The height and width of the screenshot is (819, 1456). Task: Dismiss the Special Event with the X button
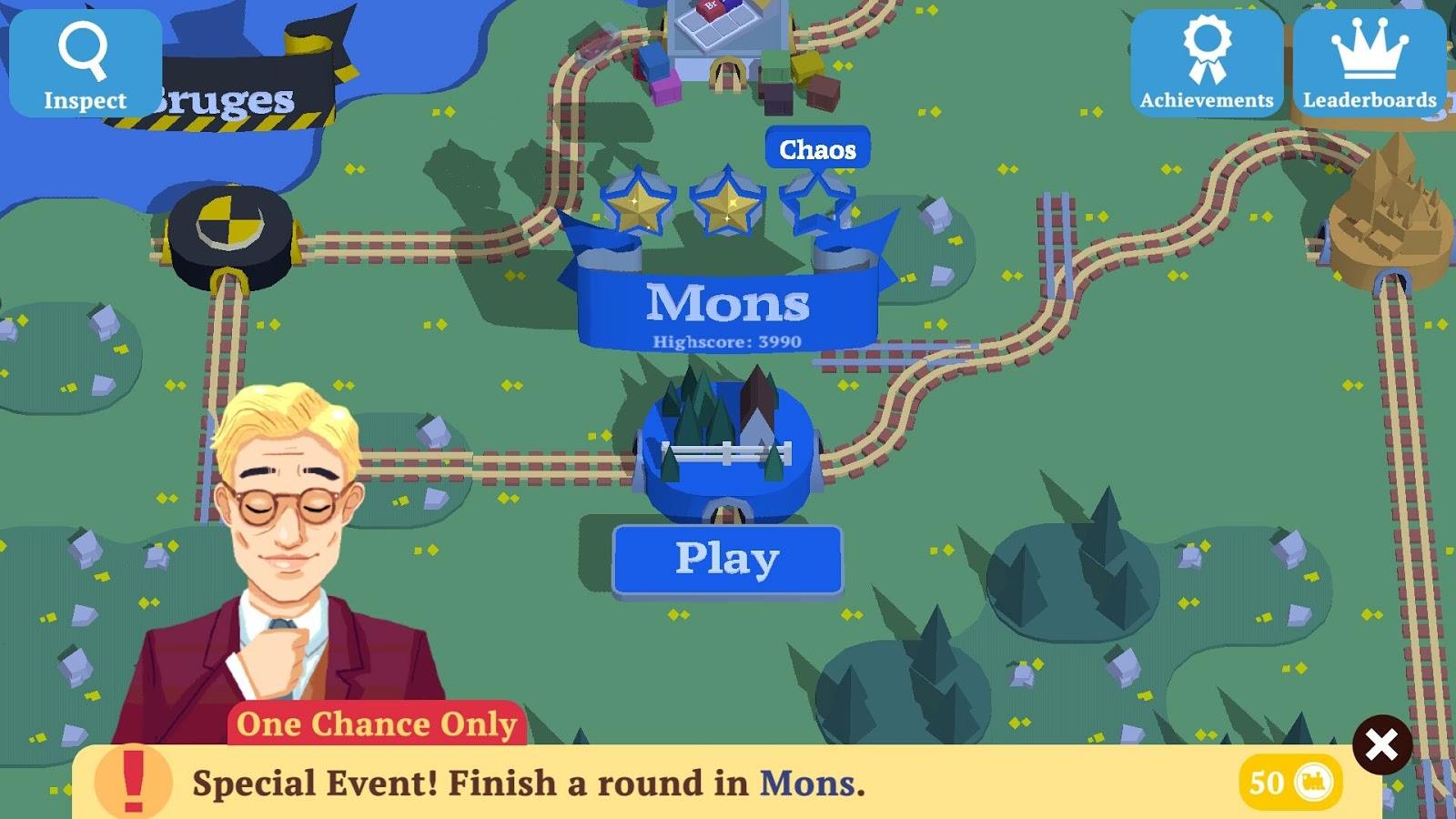(1382, 743)
